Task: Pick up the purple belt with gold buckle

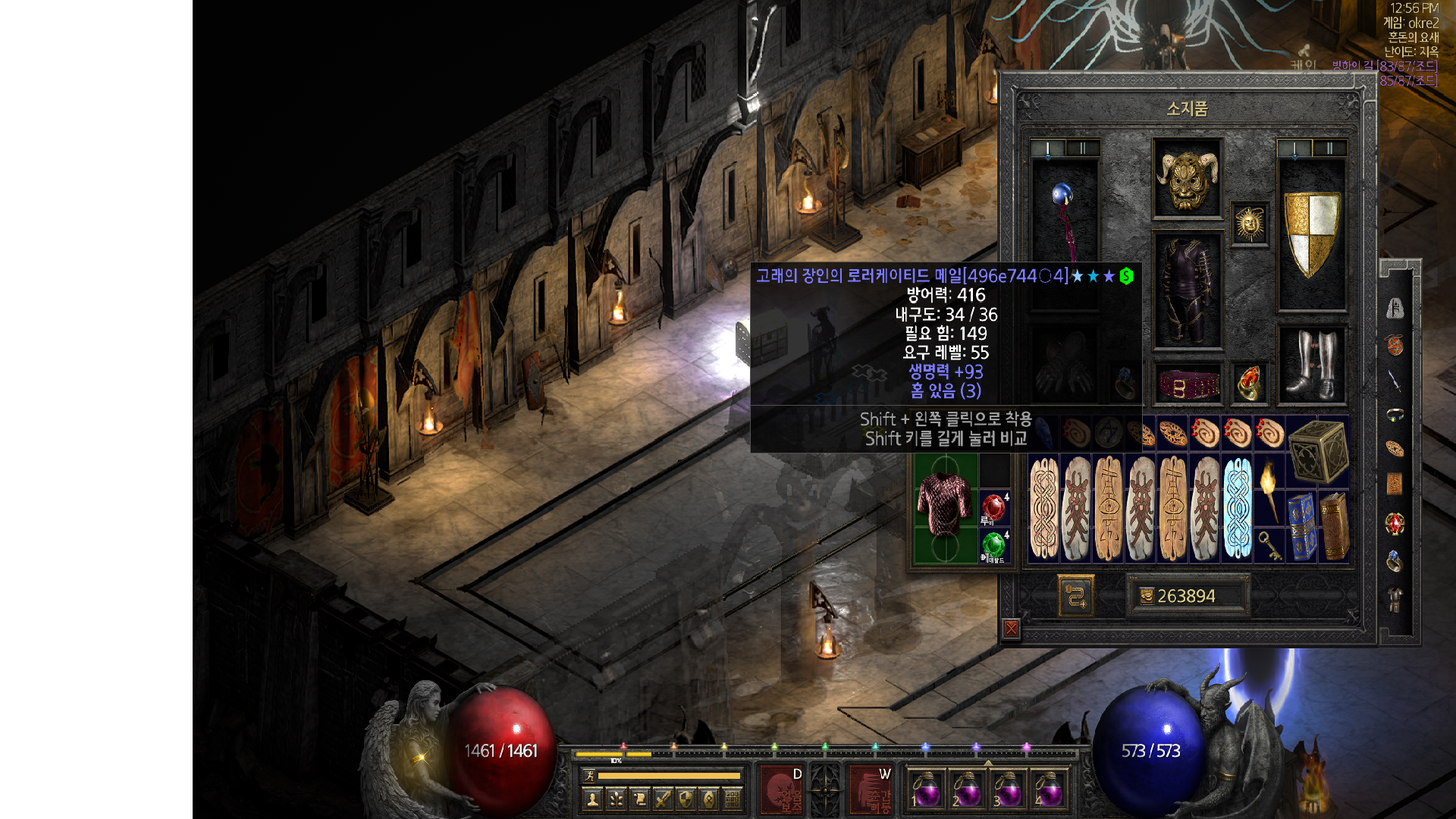Action: point(1187,384)
